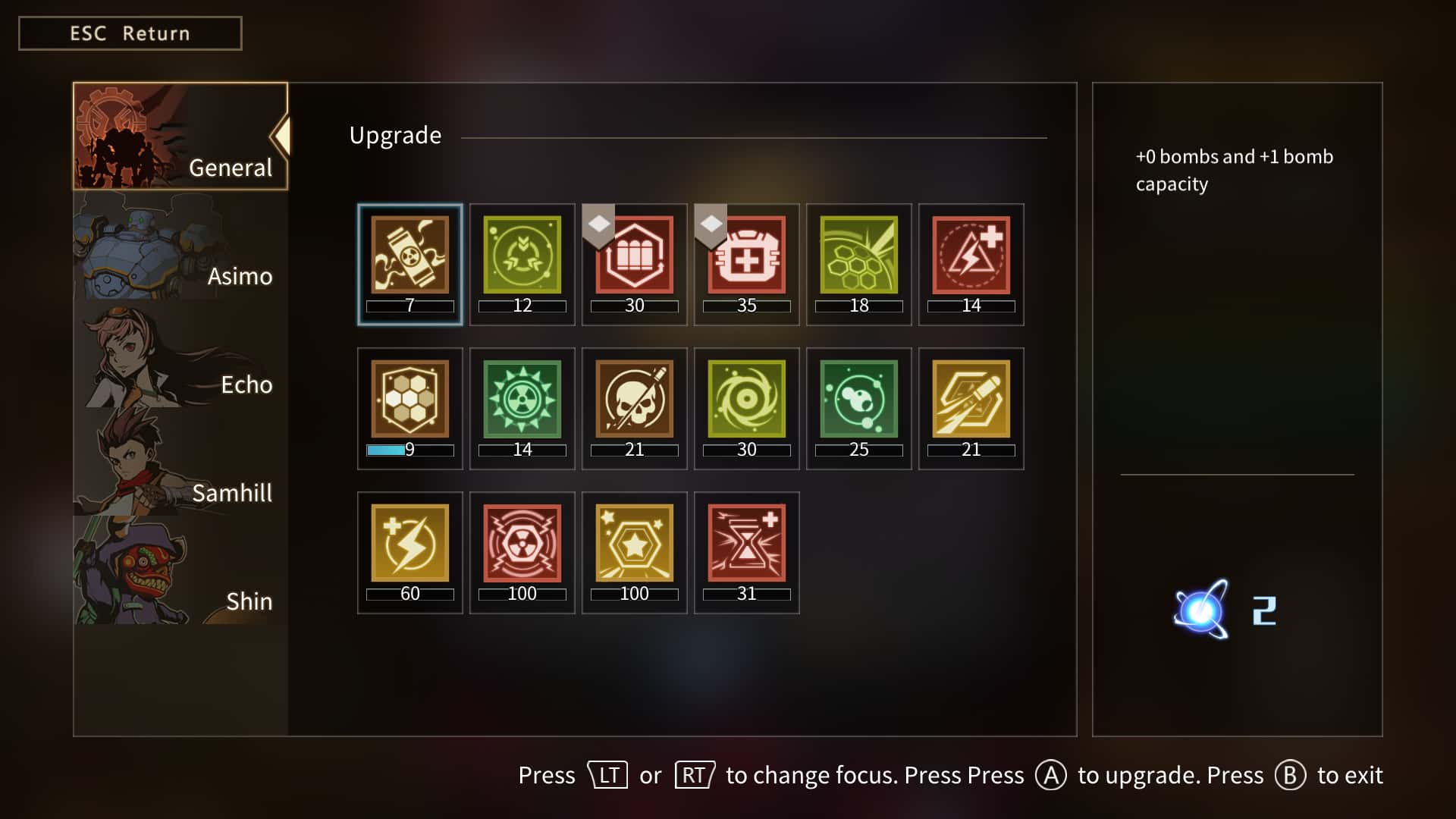Choose the red radiation hexagon upgrade
The width and height of the screenshot is (1456, 819).
[x=522, y=544]
